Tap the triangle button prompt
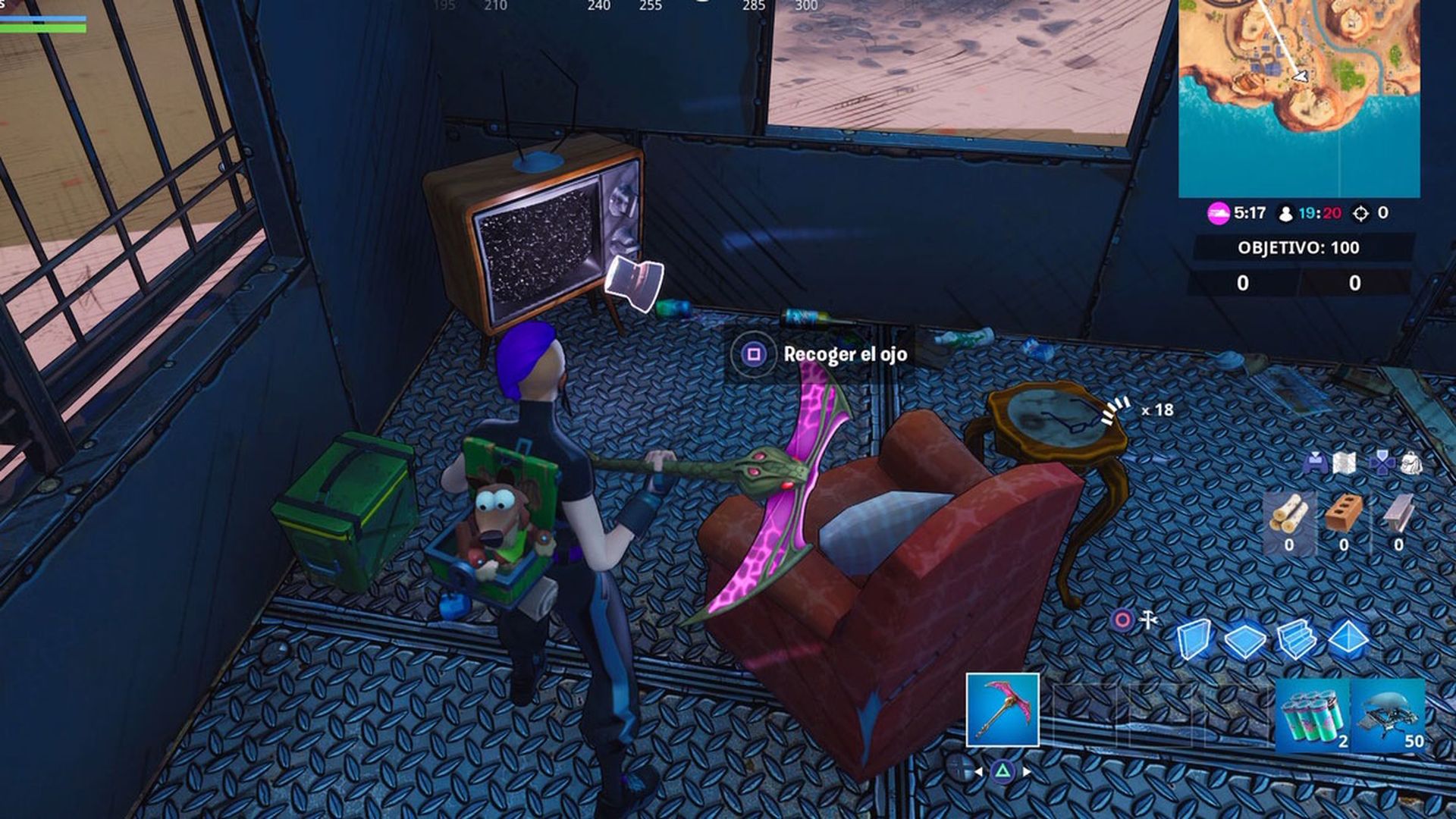Image resolution: width=1456 pixels, height=819 pixels. [1003, 771]
